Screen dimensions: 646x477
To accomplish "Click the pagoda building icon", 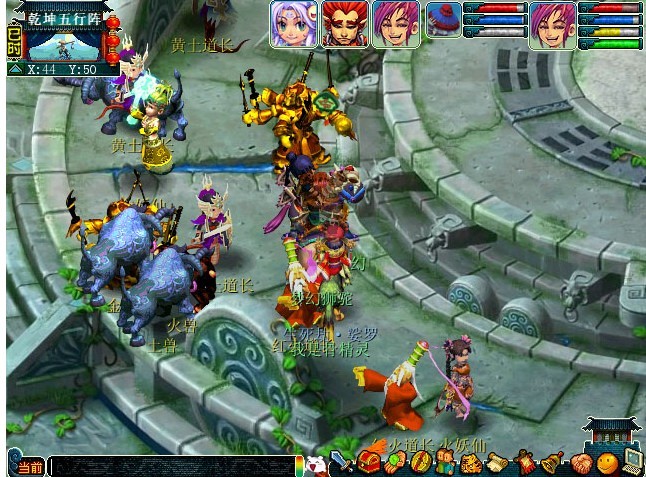I will (x=611, y=434).
